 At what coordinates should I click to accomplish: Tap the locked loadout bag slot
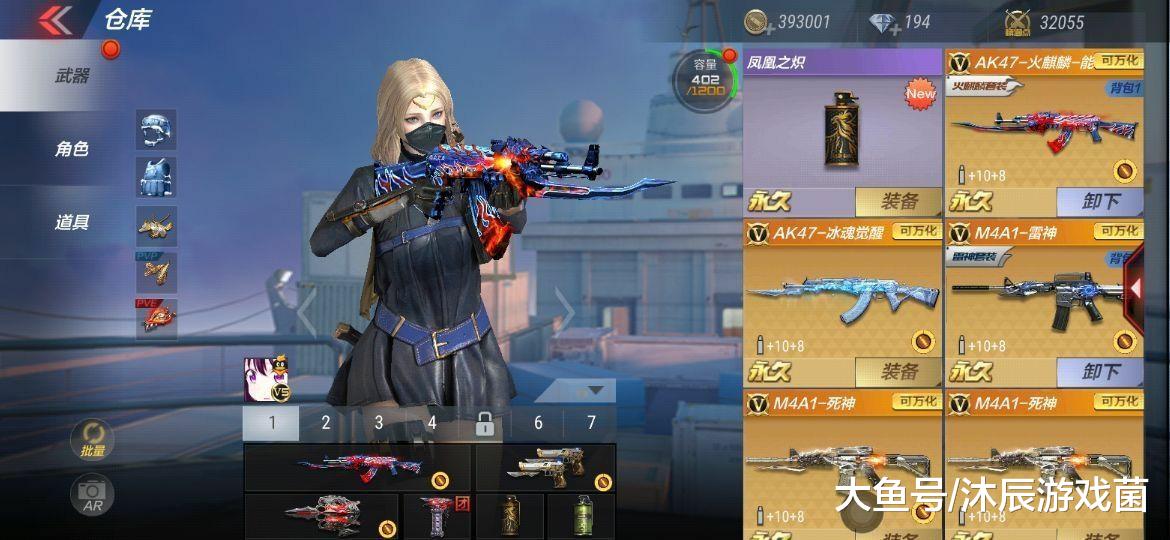[485, 424]
